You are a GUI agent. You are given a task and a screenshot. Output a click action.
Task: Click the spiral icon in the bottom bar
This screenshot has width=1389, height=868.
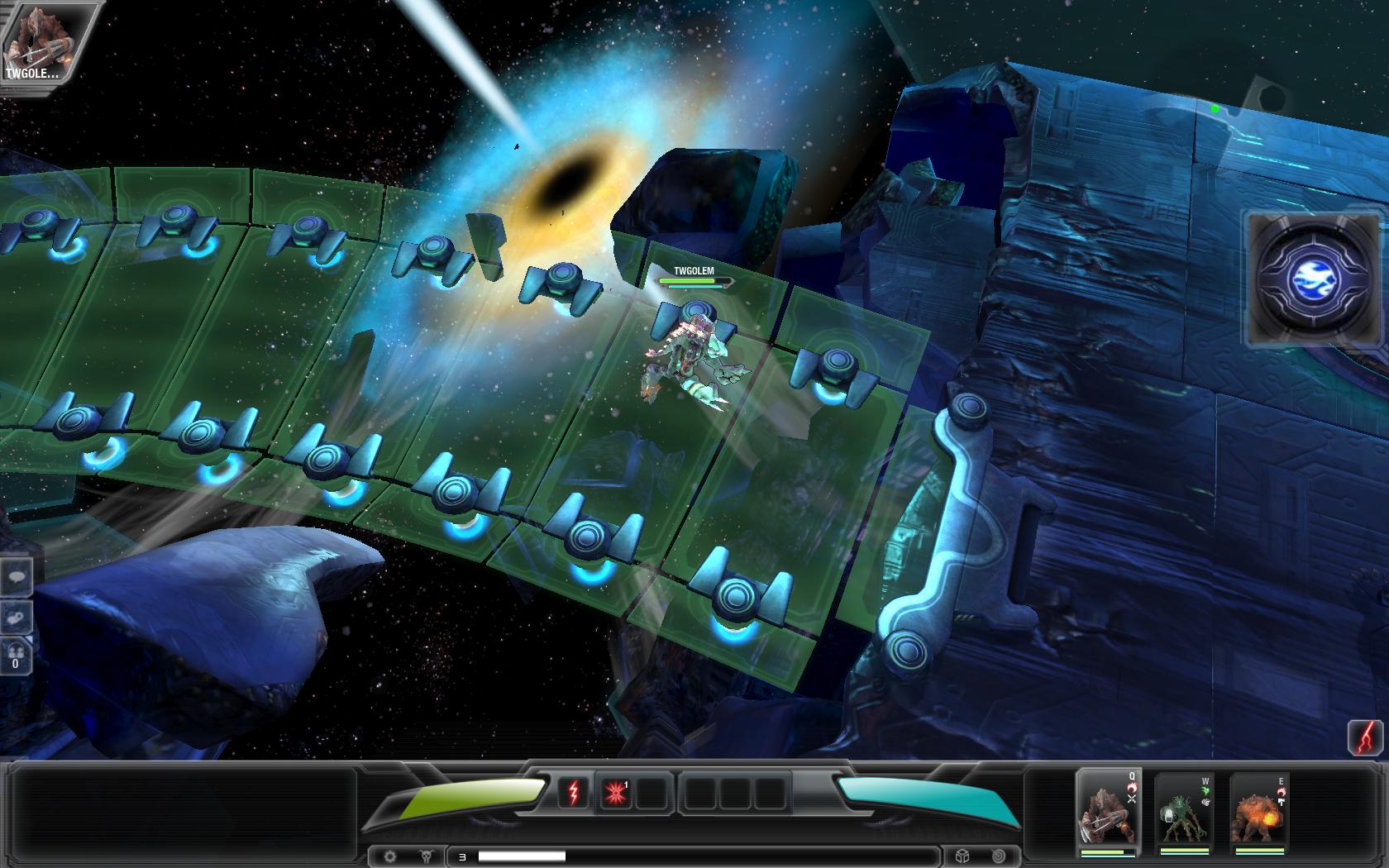[x=999, y=856]
